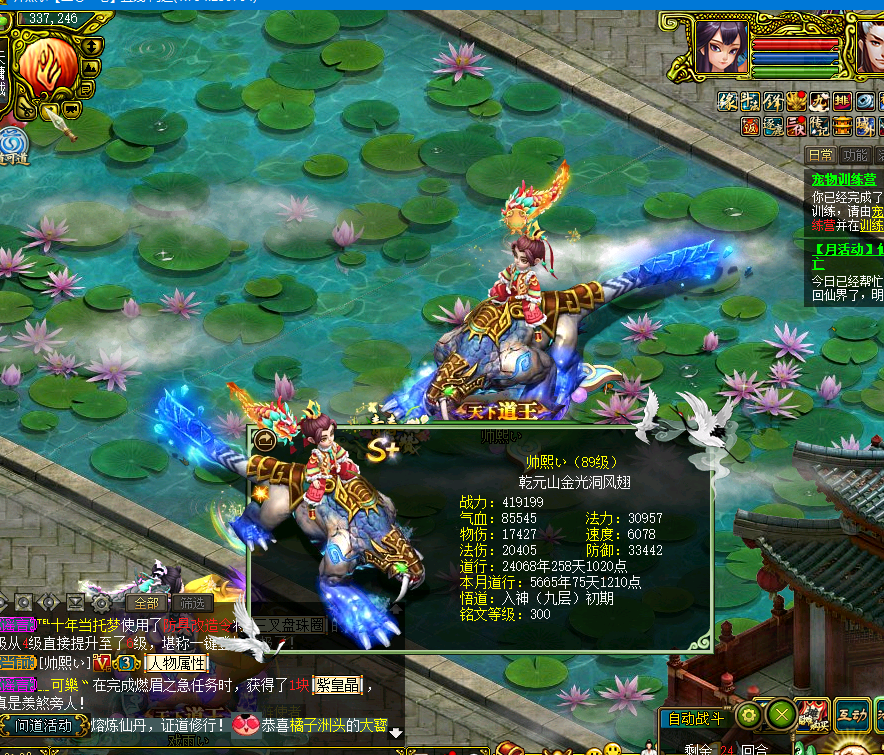Open the 互动 interaction button
Screen dimensions: 884x755
point(851,713)
